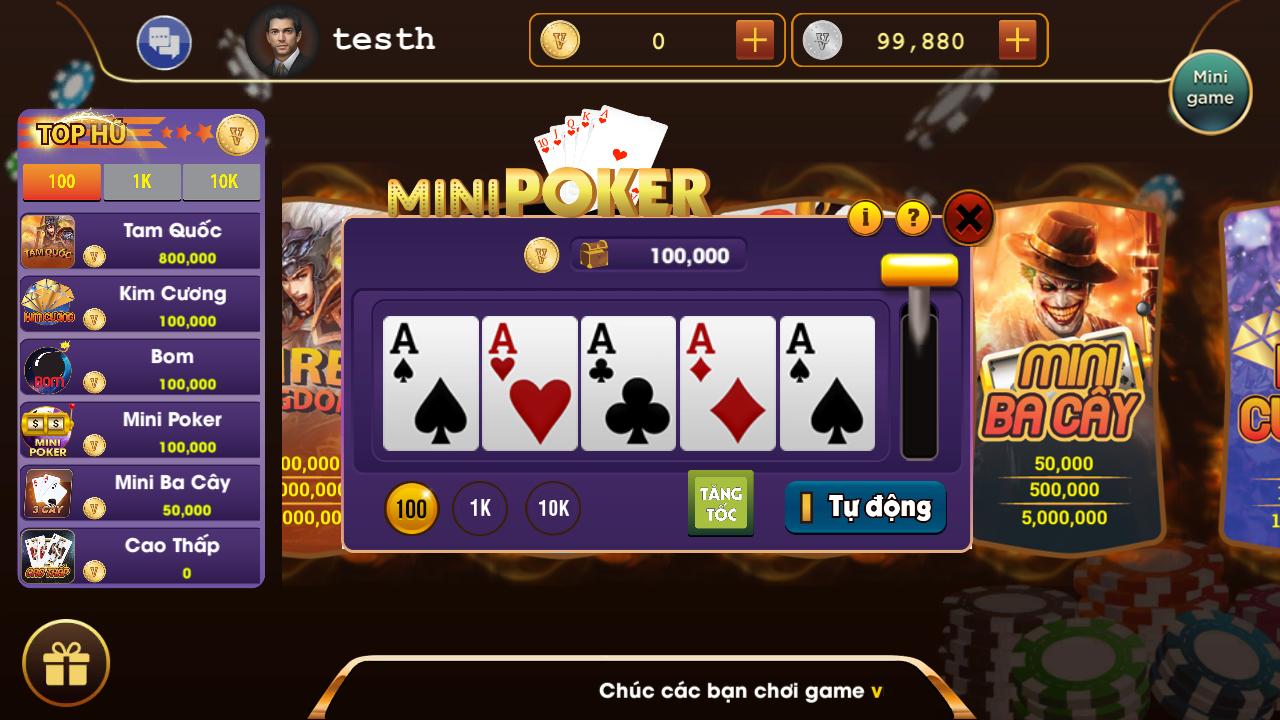This screenshot has height=720, width=1280.
Task: Enable Tự động auto-spin mode
Action: [865, 508]
